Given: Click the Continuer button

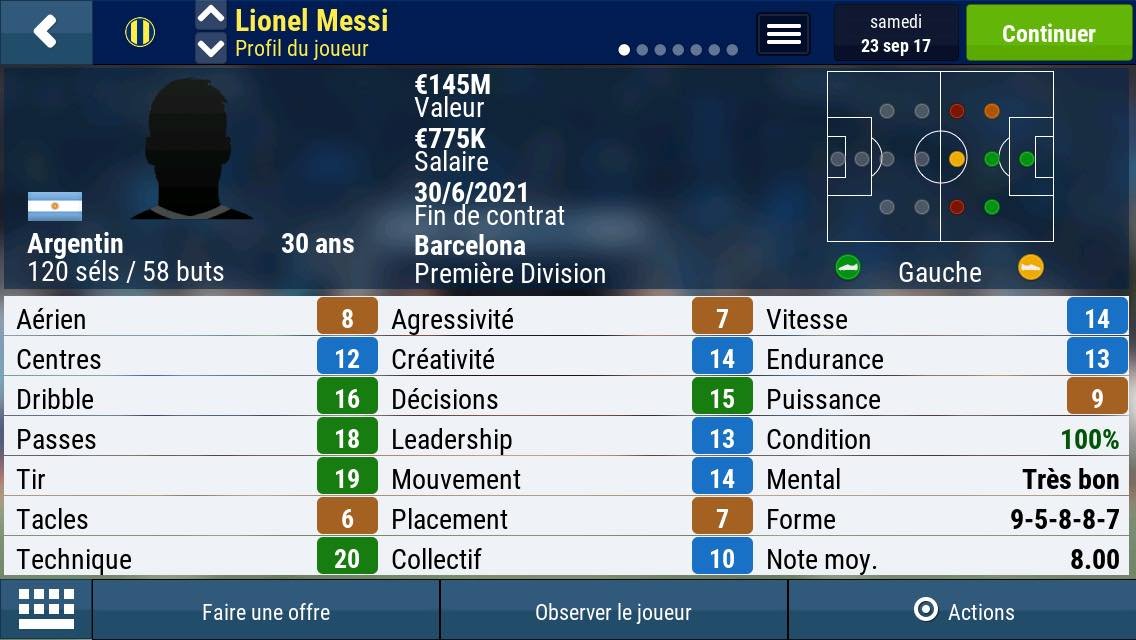Looking at the screenshot, I should (1048, 33).
